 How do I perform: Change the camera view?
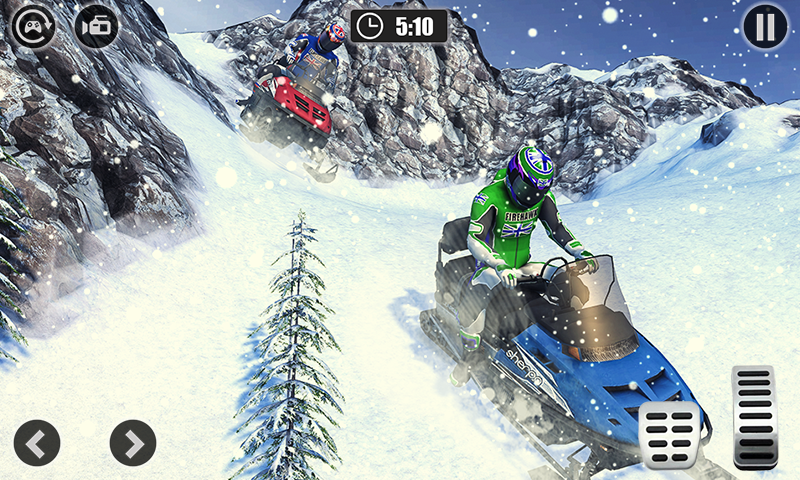(x=96, y=27)
